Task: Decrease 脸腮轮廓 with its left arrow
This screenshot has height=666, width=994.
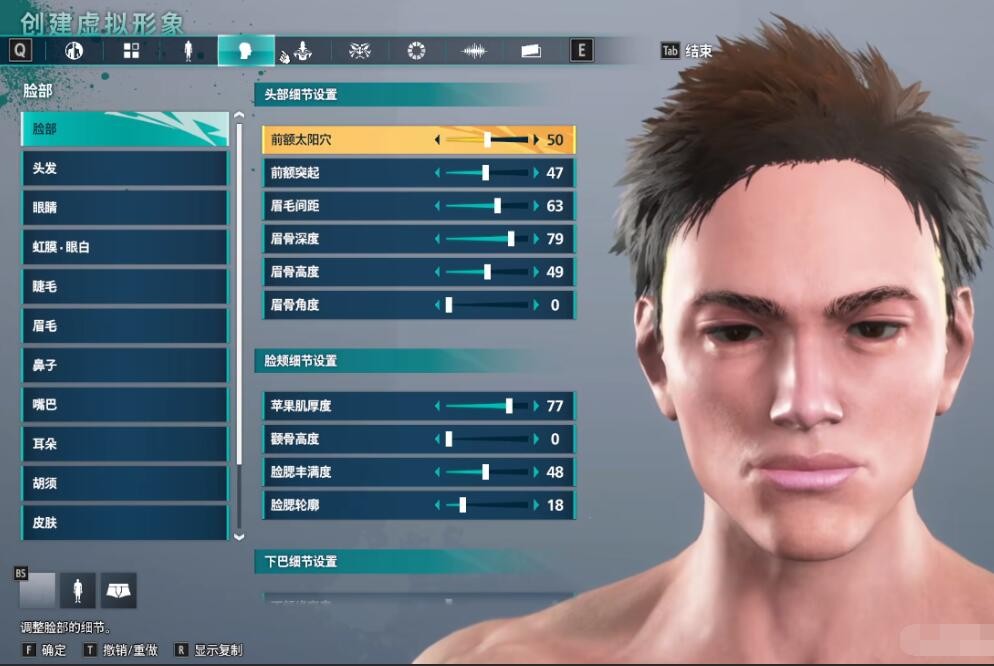Action: coord(437,505)
